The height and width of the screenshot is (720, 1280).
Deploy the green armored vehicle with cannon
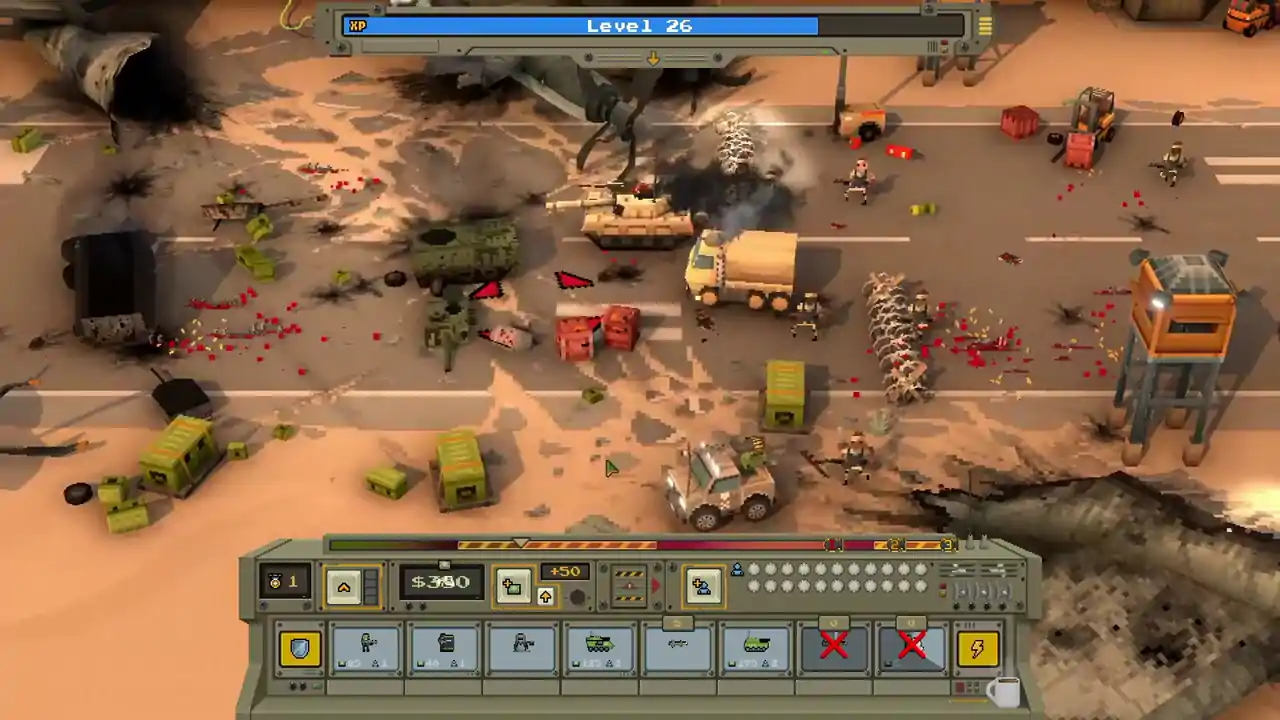click(600, 648)
